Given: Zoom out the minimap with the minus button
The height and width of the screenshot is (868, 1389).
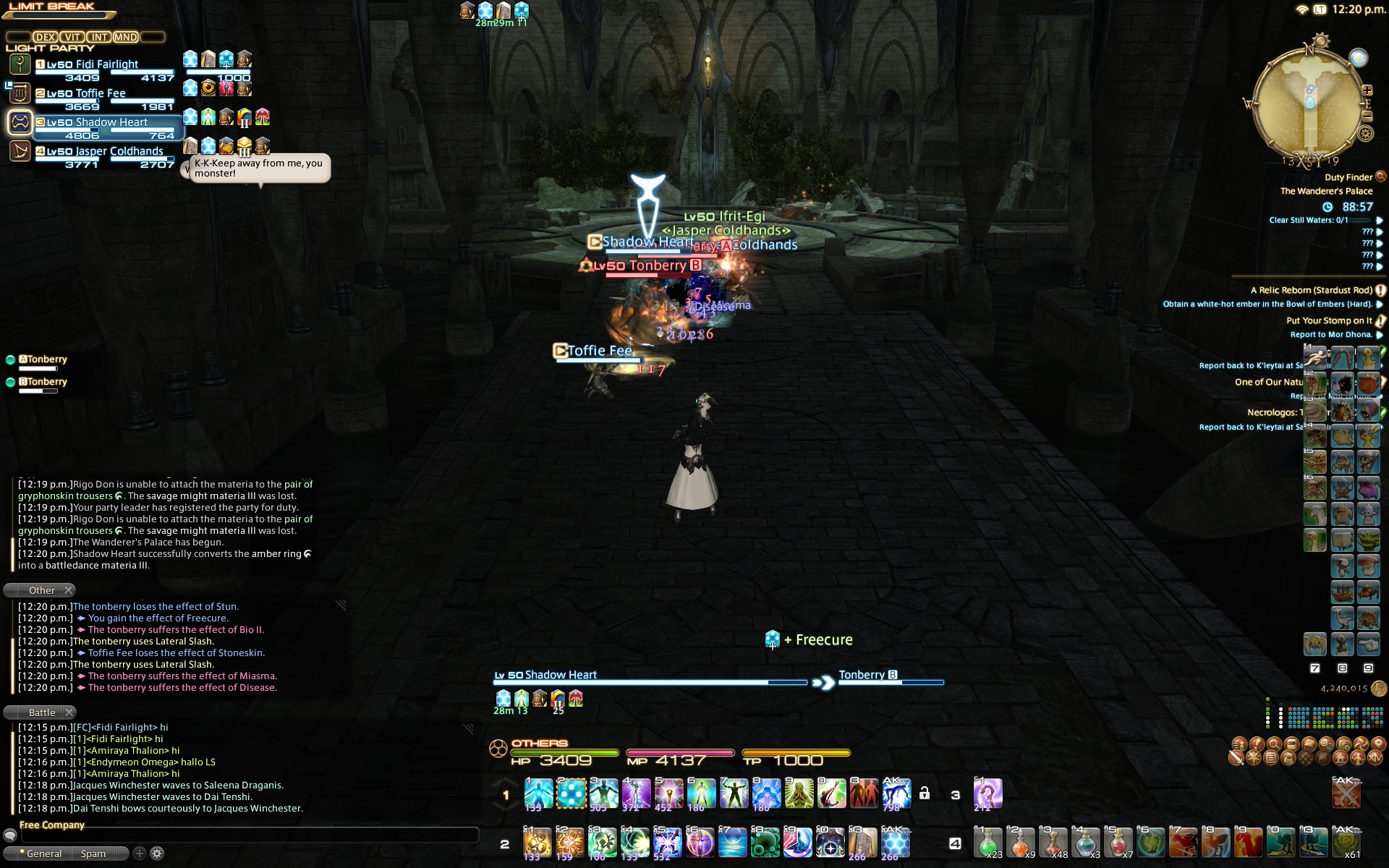Looking at the screenshot, I should (1367, 116).
